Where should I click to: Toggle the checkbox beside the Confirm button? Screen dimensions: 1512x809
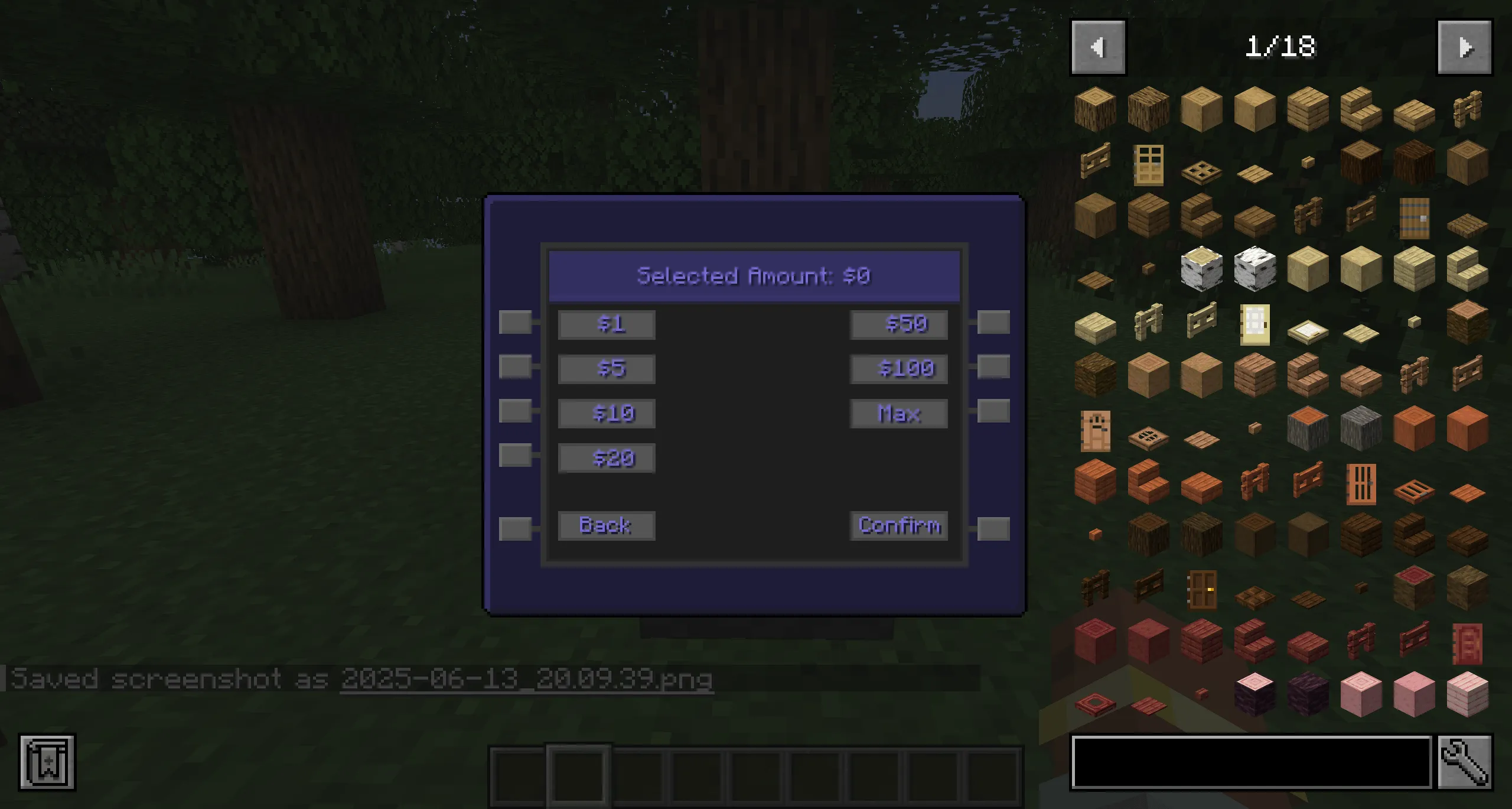click(x=994, y=525)
